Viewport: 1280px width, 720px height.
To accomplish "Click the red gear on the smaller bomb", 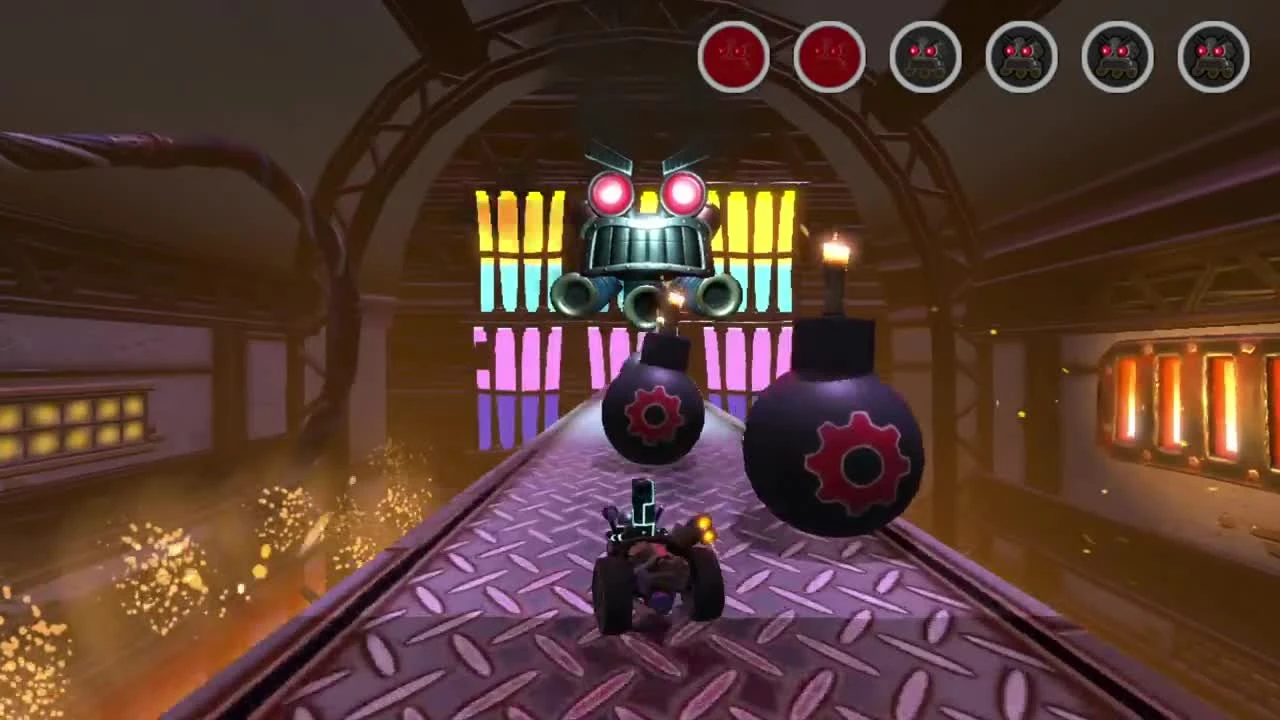I will pyautogui.click(x=652, y=413).
